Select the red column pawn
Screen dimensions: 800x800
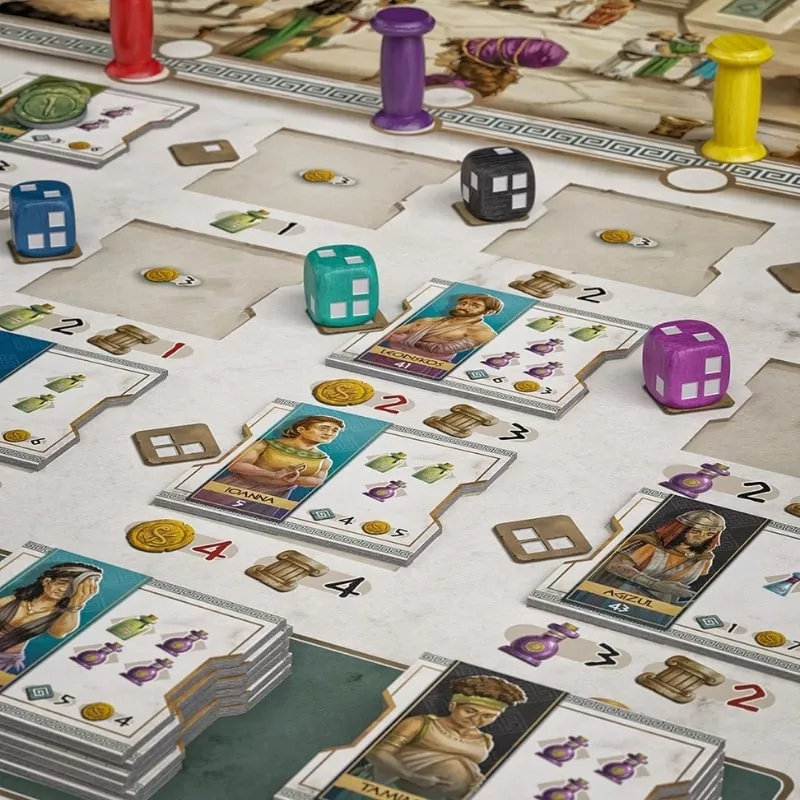pos(135,38)
